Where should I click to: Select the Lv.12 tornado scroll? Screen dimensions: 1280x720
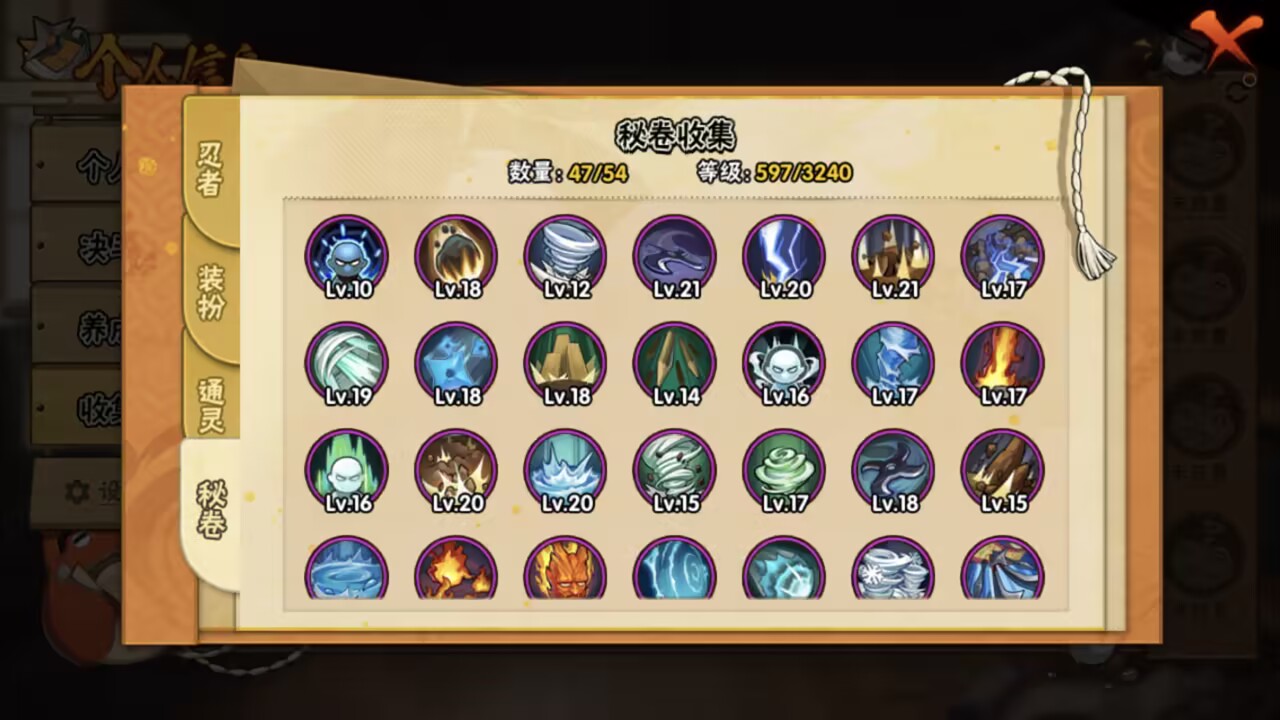[x=565, y=255]
